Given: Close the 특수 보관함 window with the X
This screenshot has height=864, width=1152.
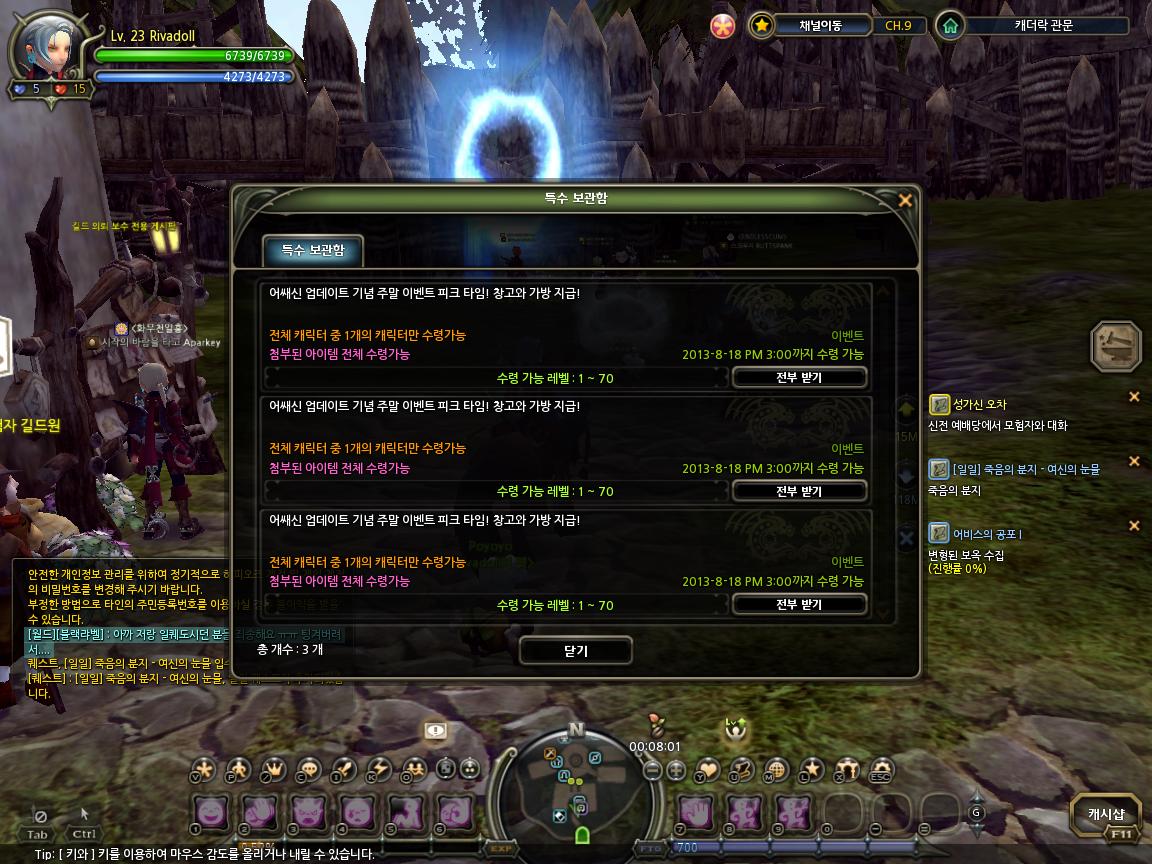Looking at the screenshot, I should pos(905,200).
